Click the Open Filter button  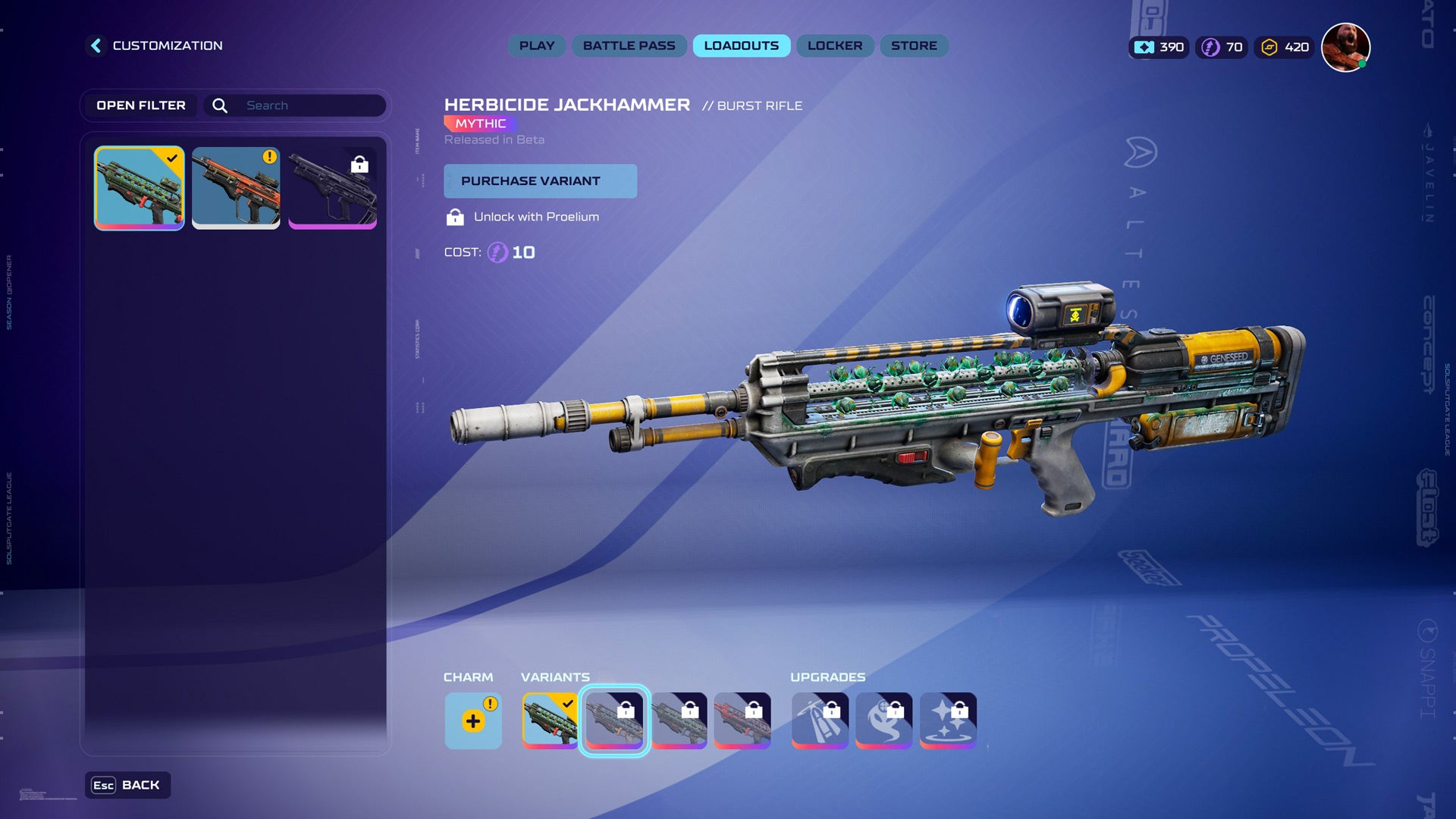tap(141, 105)
